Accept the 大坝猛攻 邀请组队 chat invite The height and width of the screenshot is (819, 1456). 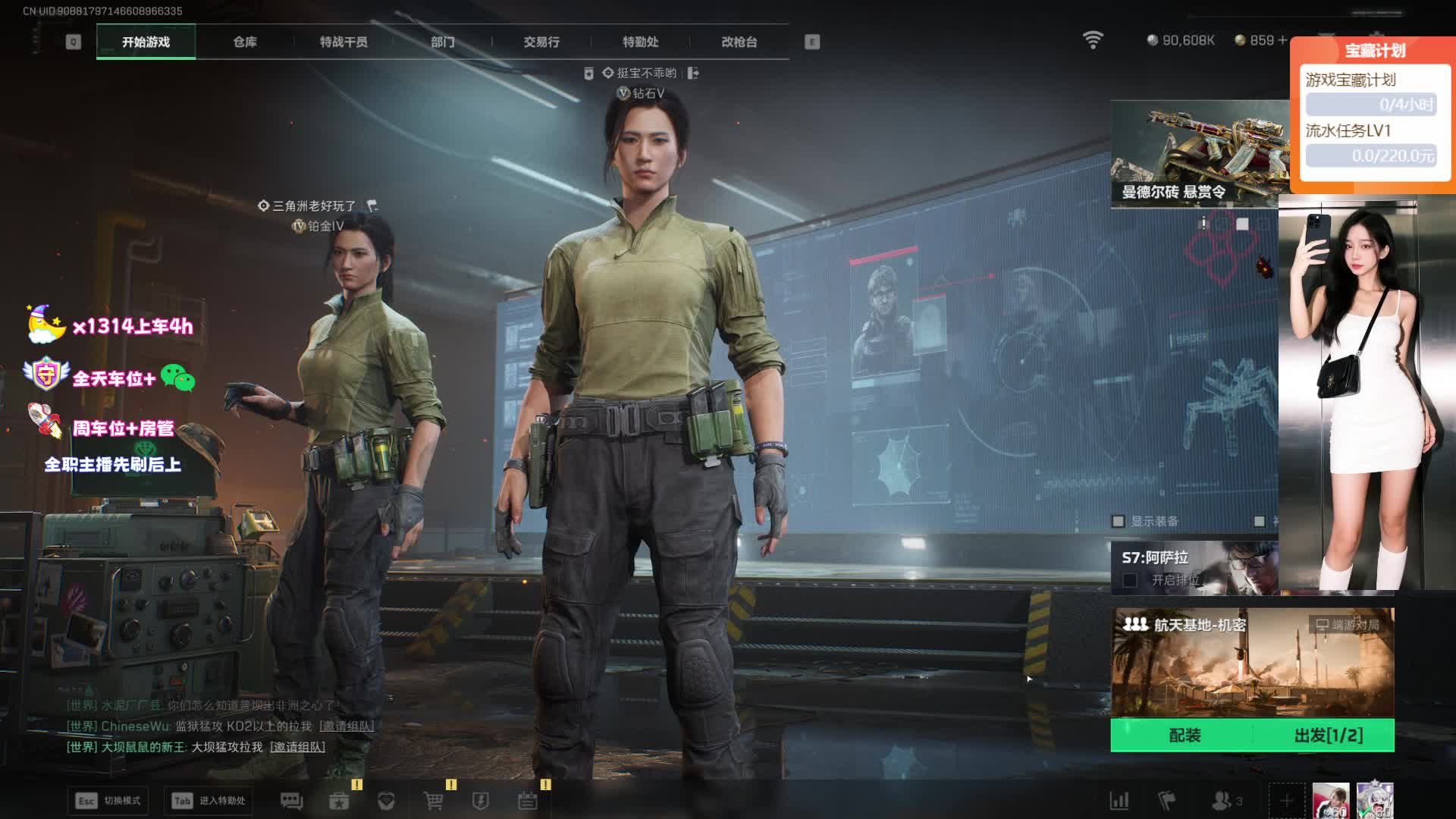[x=298, y=747]
